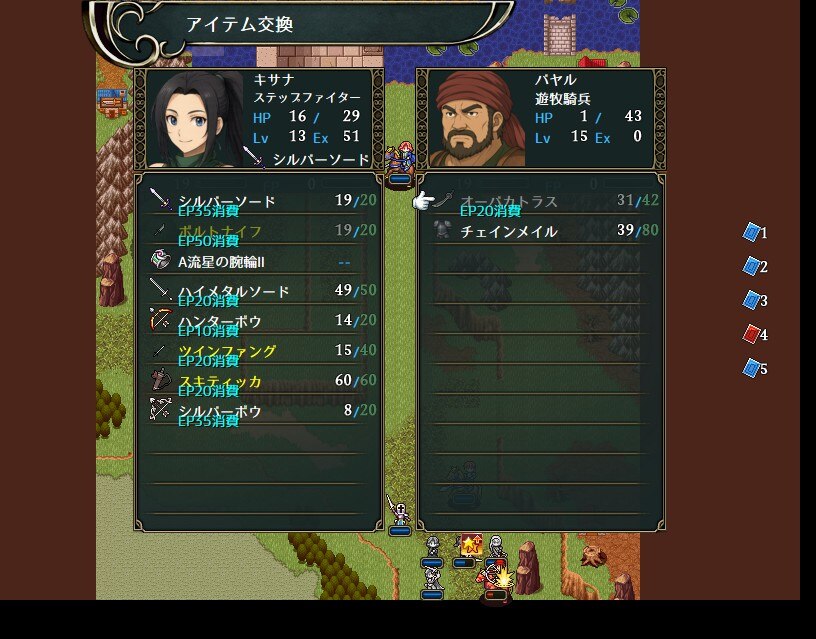Select the A流星の腕輪II accessory

coord(260,261)
